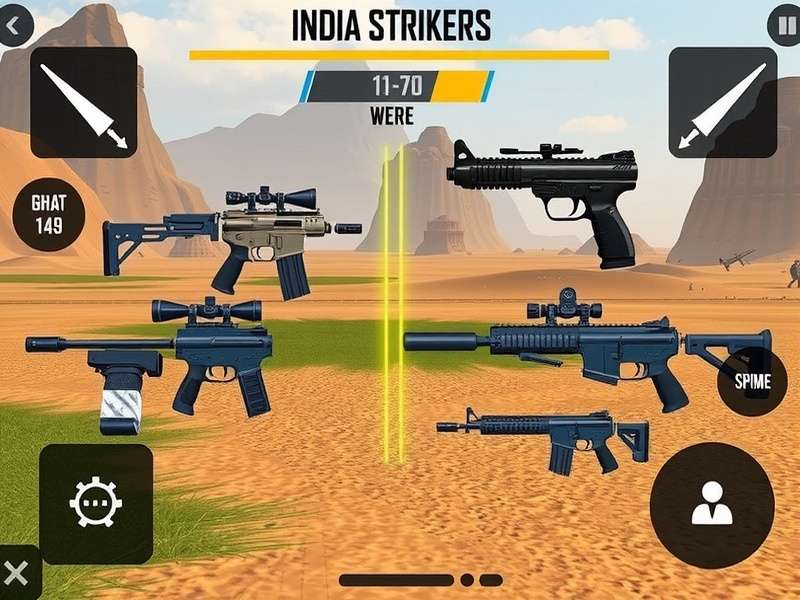Viewport: 800px width, 600px height.
Task: Open the player profile button
Action: point(711,502)
